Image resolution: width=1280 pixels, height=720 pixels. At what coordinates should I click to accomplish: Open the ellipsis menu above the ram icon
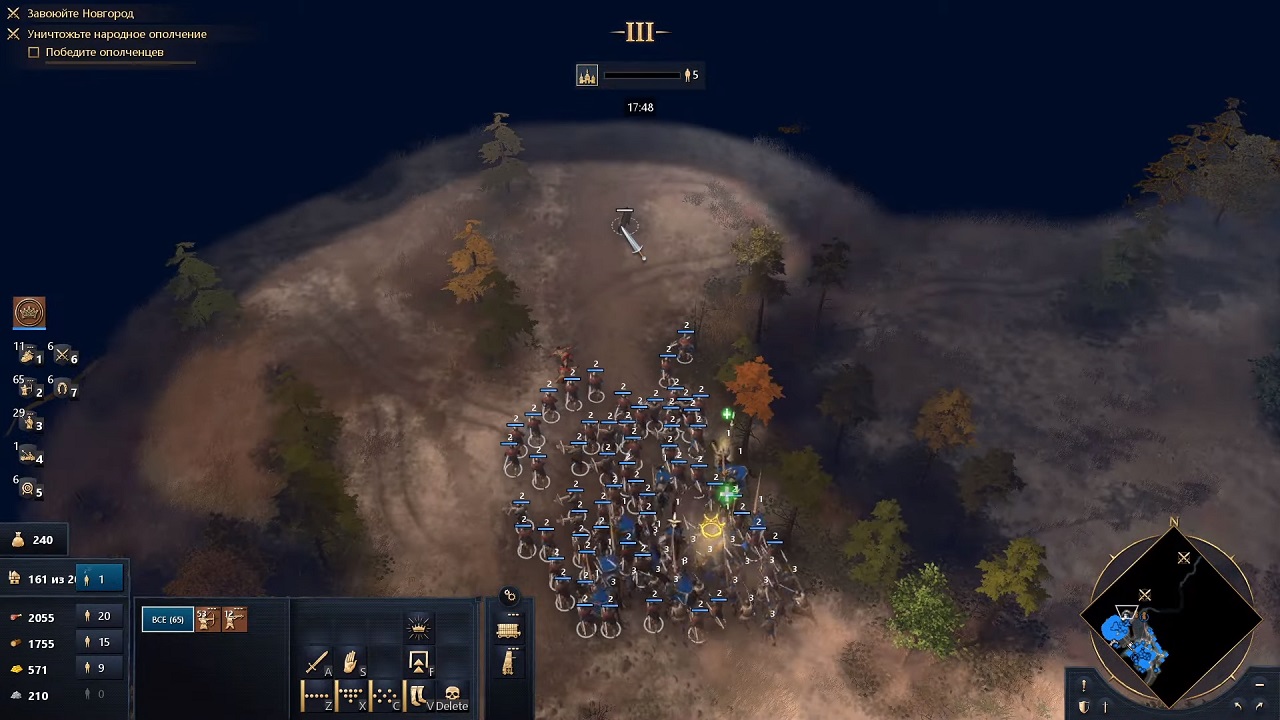(x=513, y=613)
